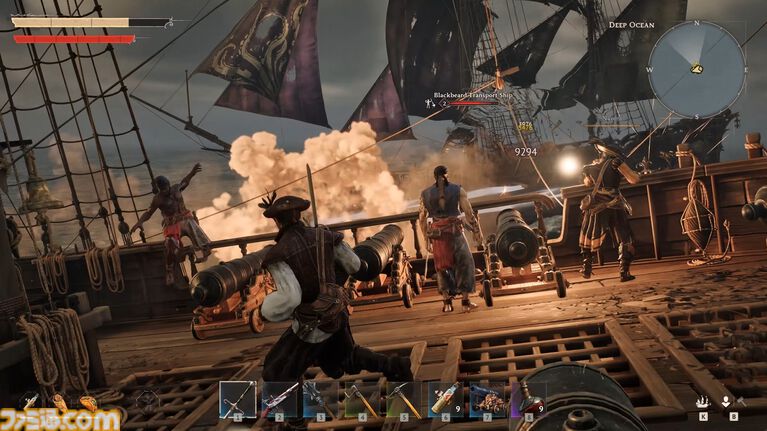Choose the spiked mace weapon slot

pos(321,399)
